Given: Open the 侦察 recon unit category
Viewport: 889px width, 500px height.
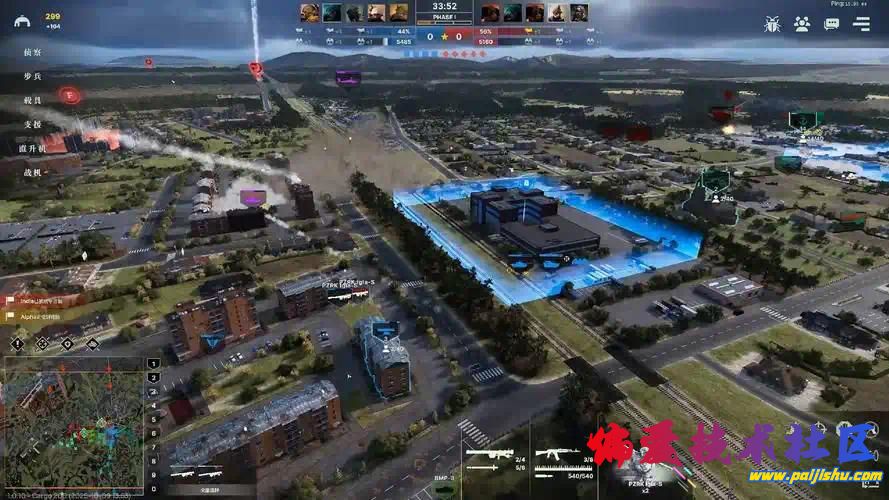Looking at the screenshot, I should tap(32, 51).
